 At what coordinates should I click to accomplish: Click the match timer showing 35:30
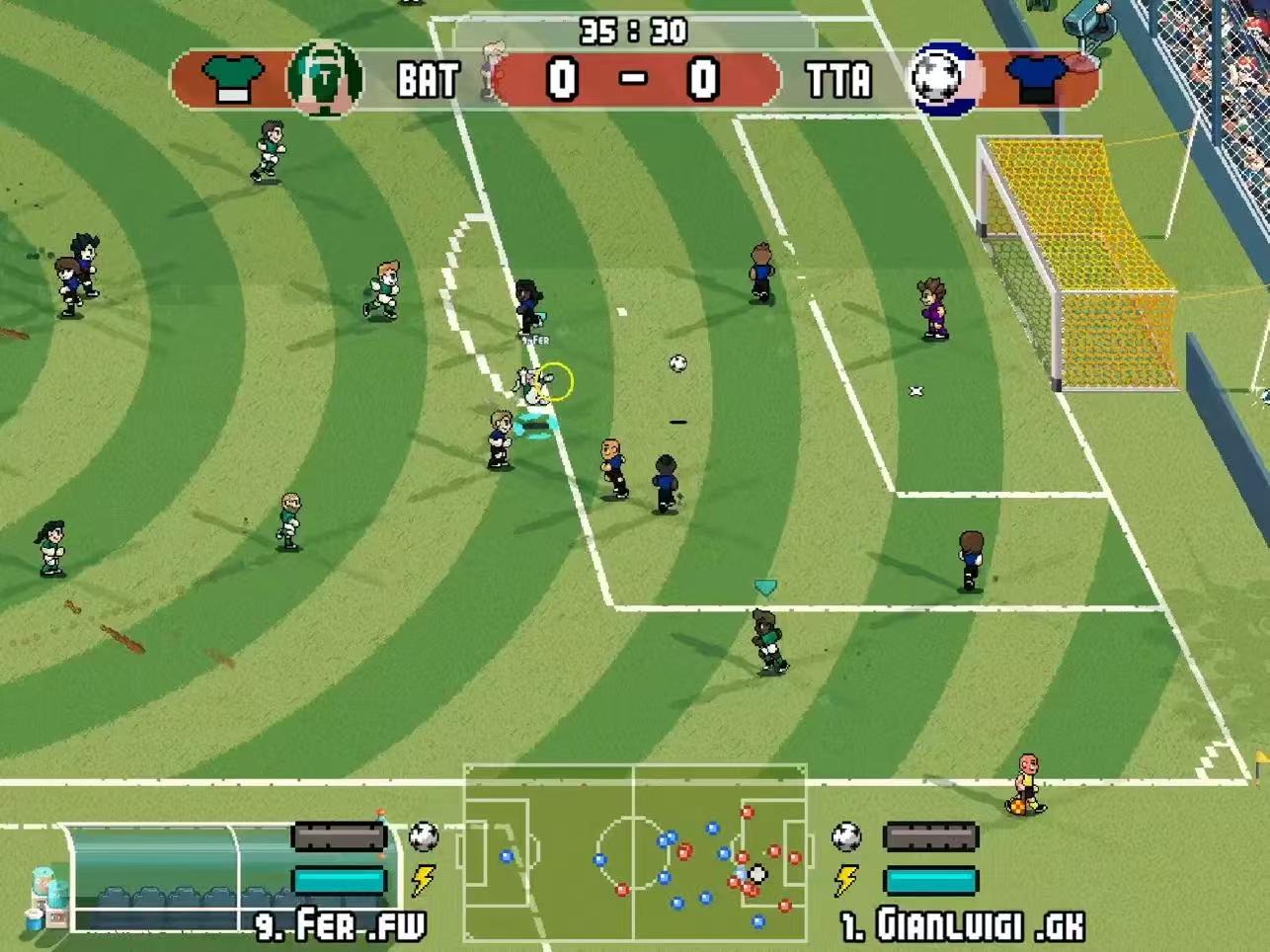pos(634,30)
